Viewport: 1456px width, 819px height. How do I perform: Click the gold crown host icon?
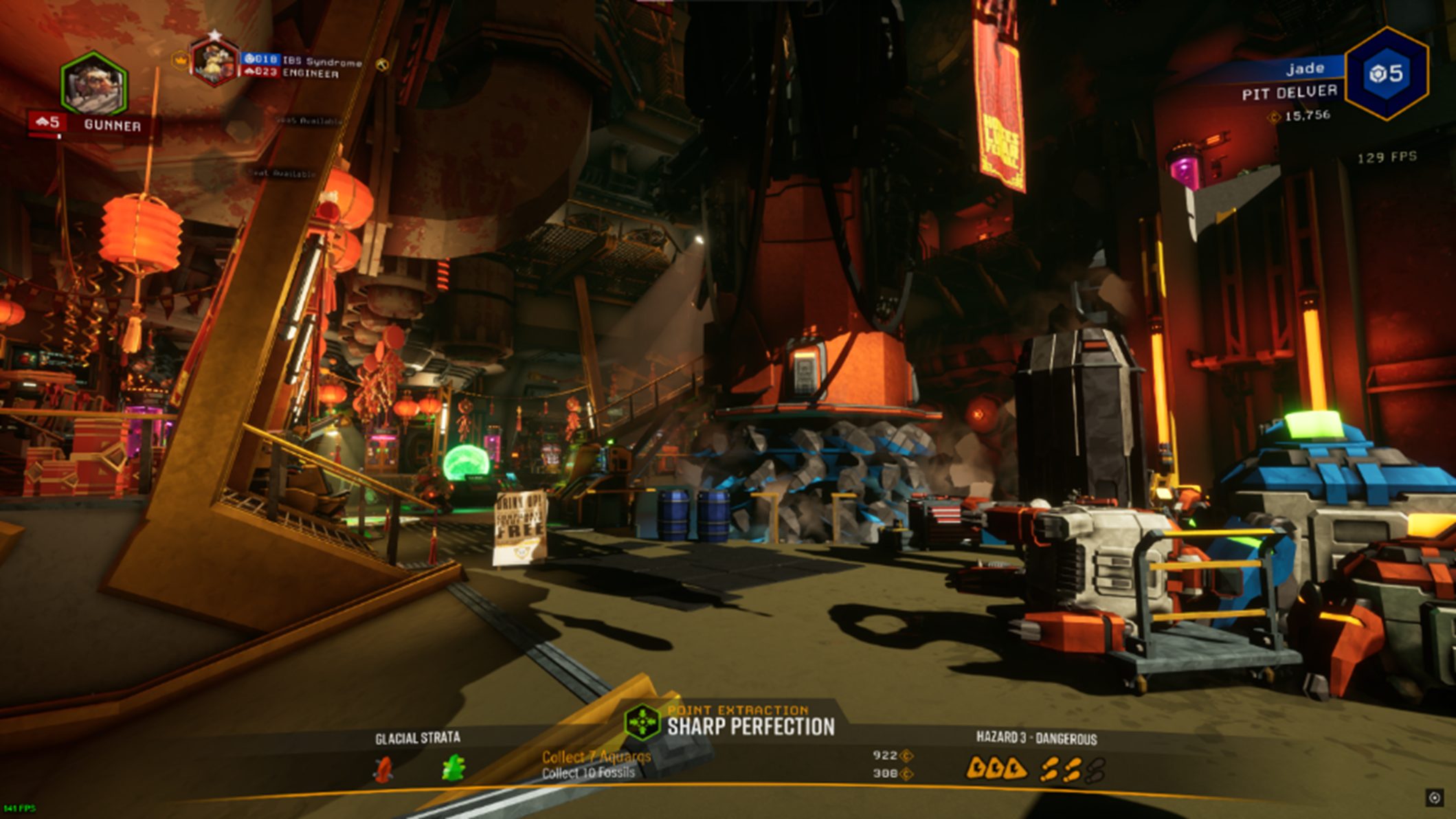(x=180, y=61)
